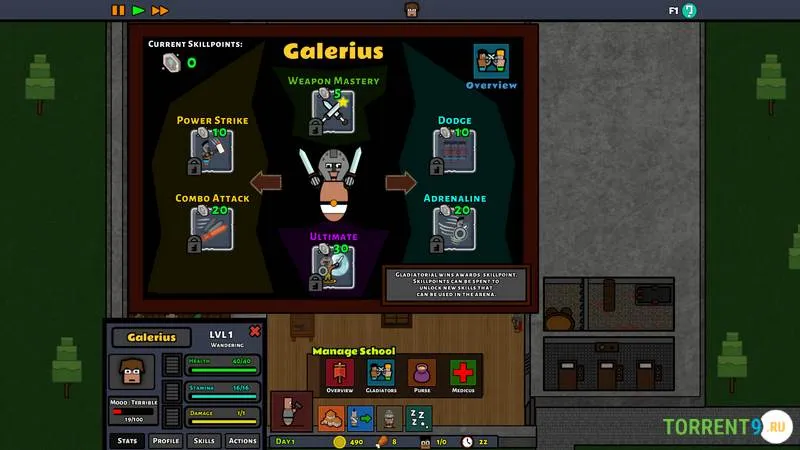Activate fast-forward speed

(x=160, y=10)
